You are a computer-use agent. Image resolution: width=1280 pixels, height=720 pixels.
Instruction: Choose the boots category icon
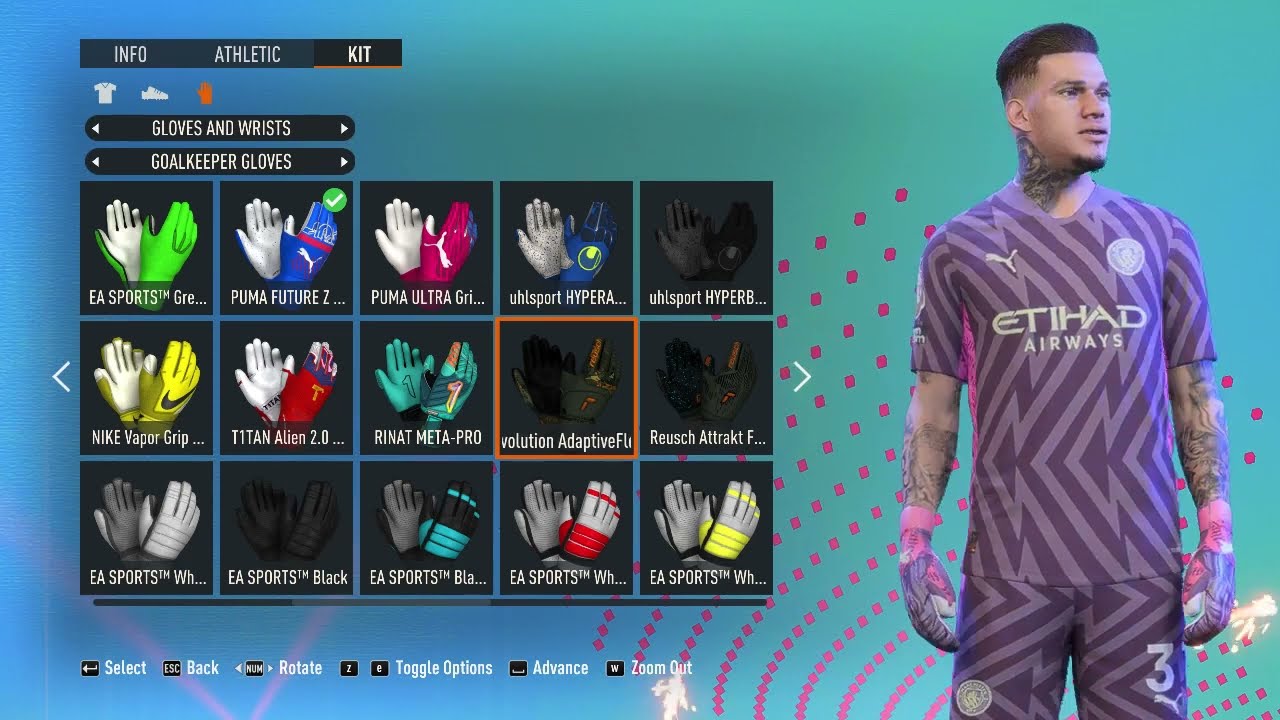coord(154,94)
